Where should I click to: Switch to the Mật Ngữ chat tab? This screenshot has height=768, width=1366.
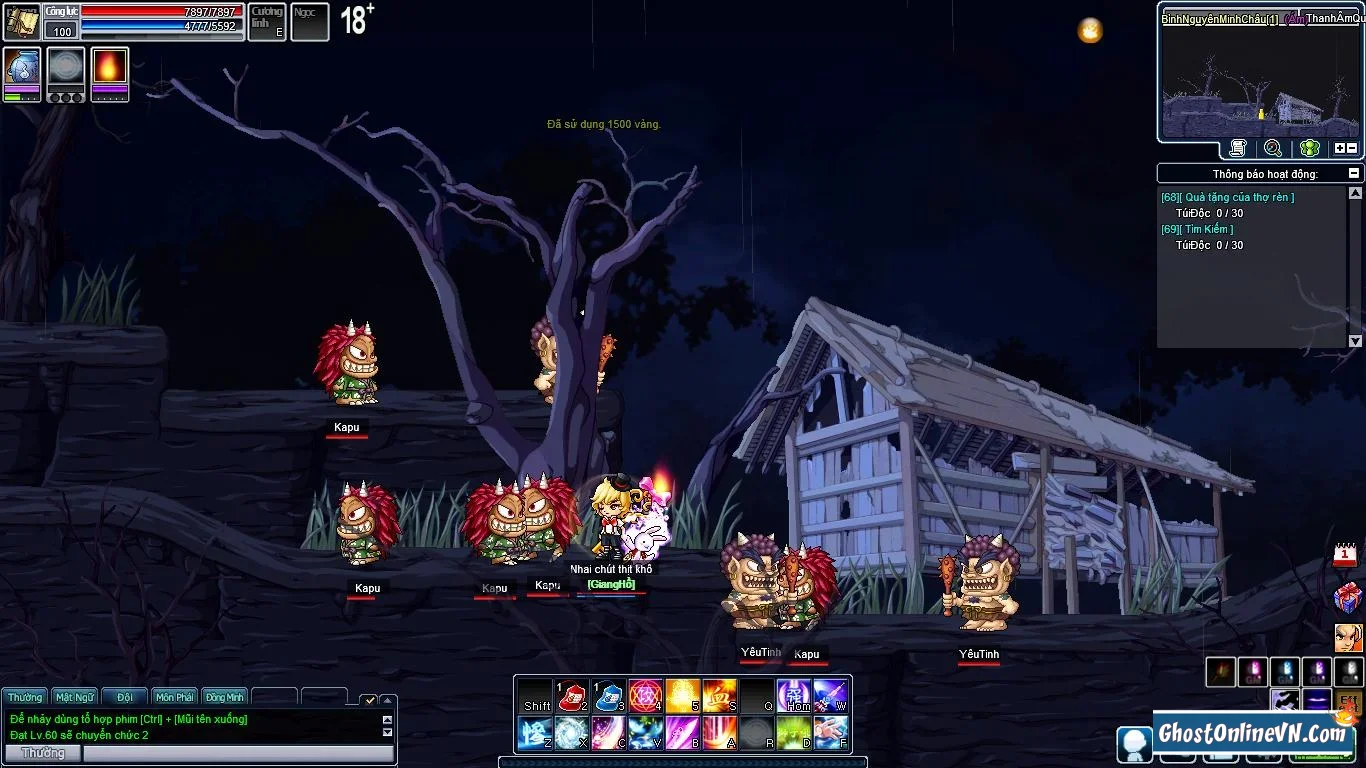coord(75,697)
